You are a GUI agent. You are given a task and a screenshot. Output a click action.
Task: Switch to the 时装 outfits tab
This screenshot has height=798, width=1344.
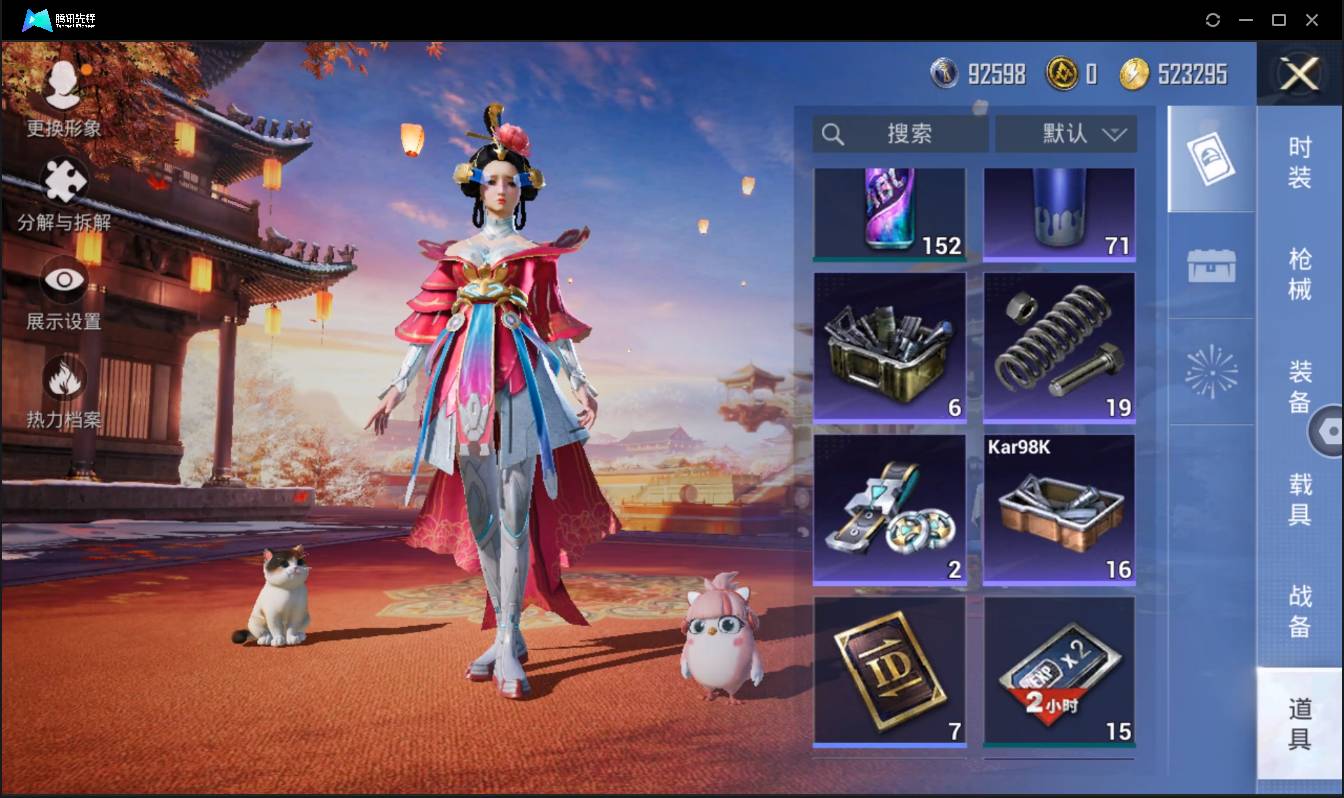point(1299,163)
